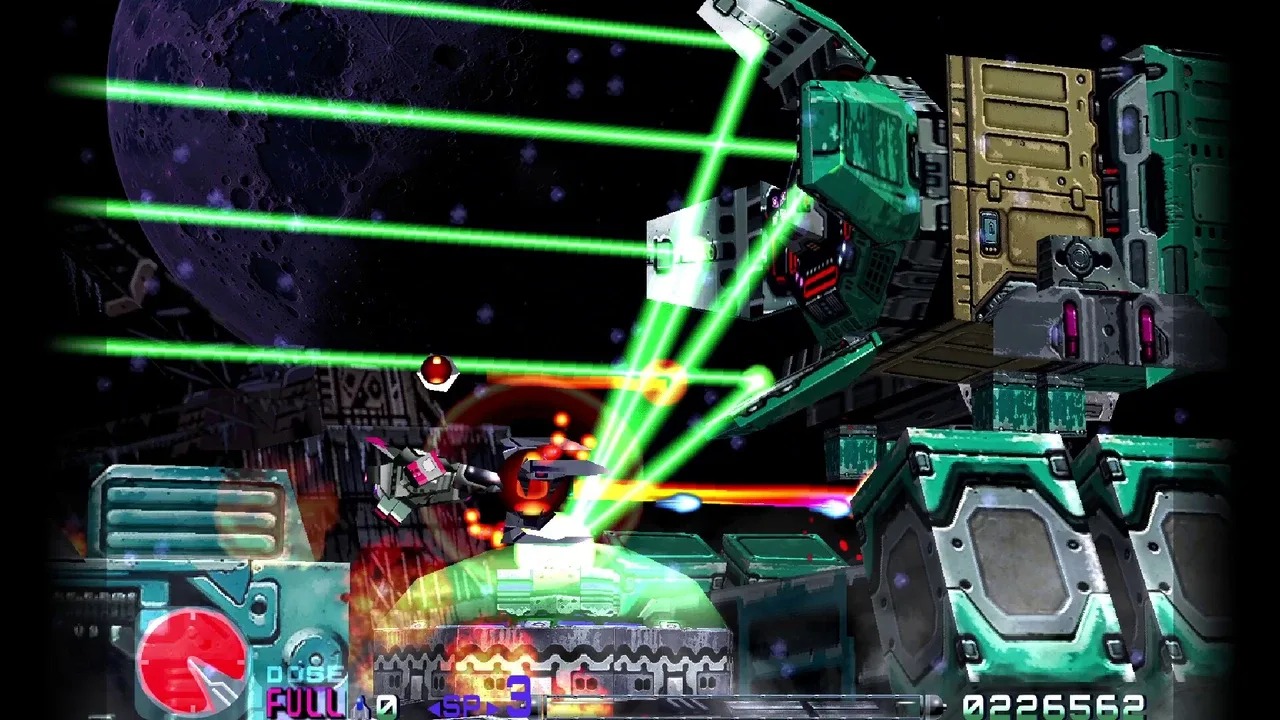The width and height of the screenshot is (1280, 720).
Task: Click the DOSE label text
Action: (303, 673)
